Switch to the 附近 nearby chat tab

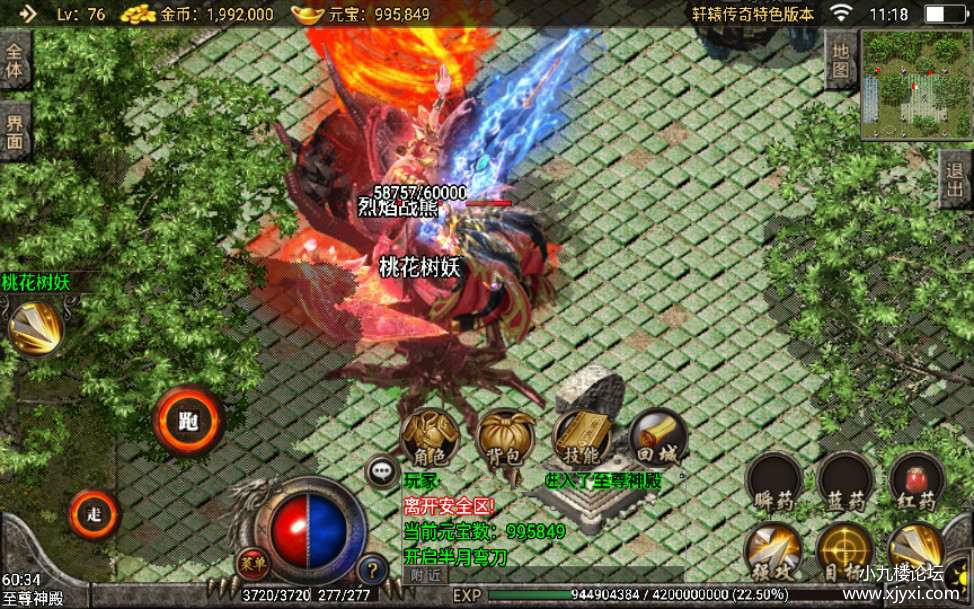coord(425,575)
